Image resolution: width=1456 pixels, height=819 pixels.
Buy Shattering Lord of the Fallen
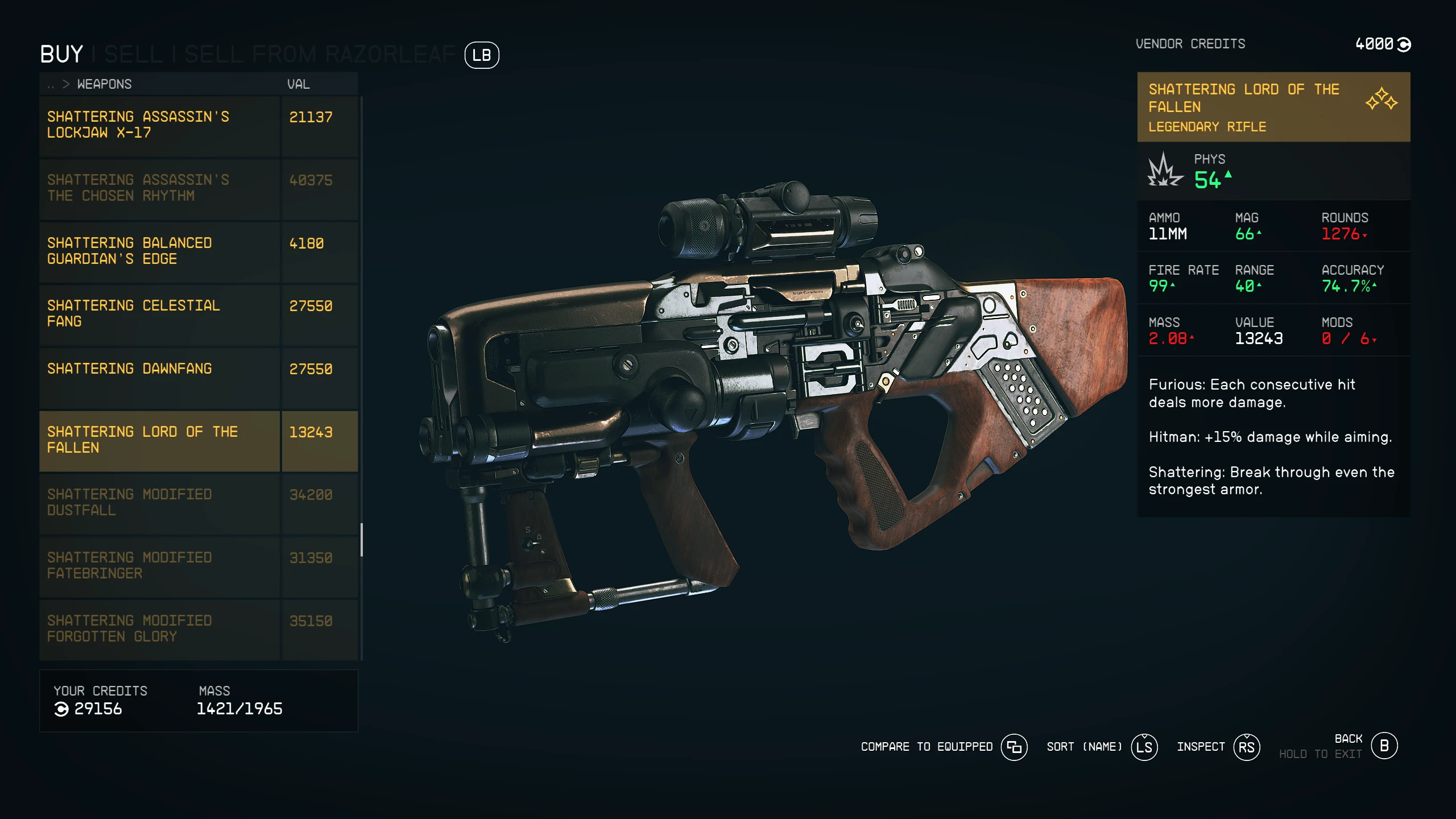159,440
